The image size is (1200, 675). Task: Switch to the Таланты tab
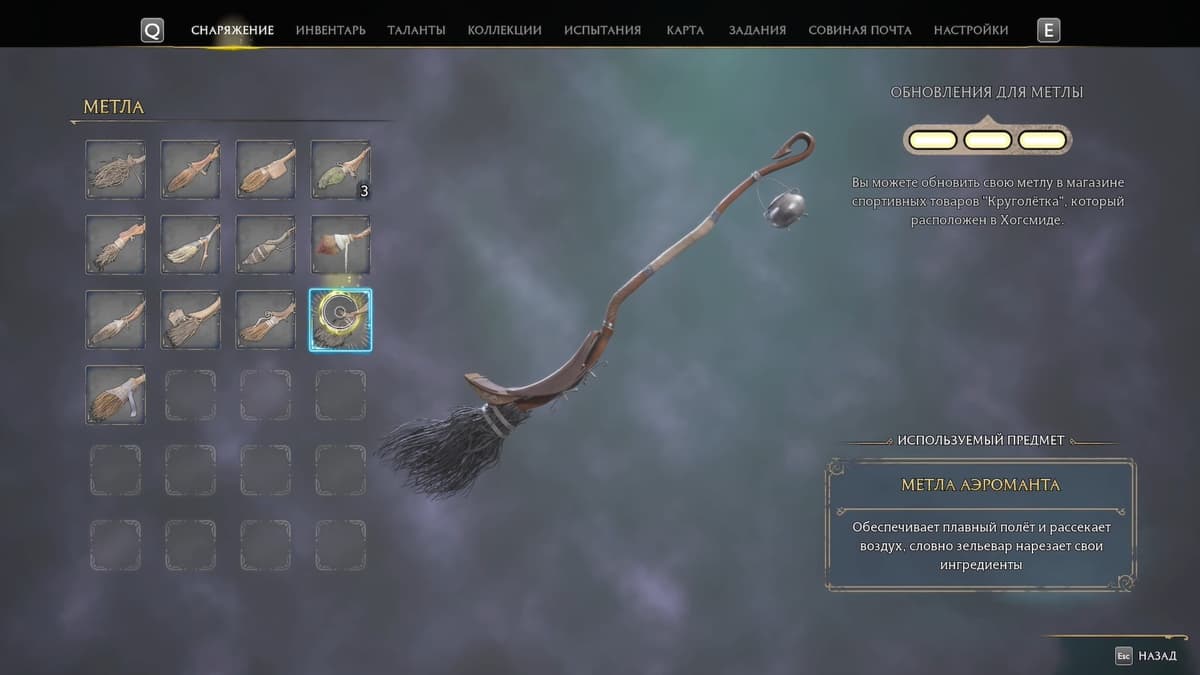416,30
